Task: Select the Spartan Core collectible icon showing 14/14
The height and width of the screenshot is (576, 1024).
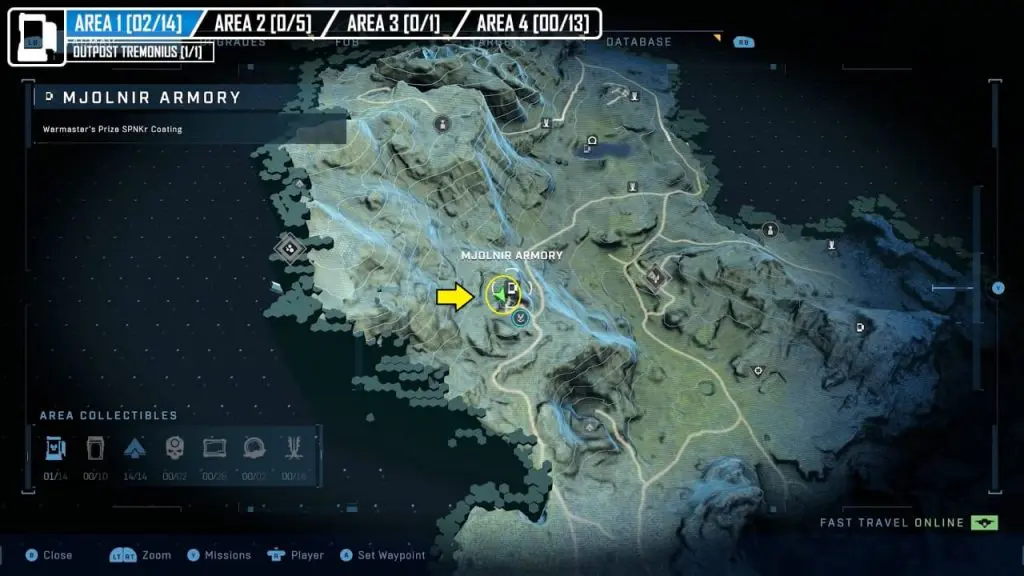Action: click(x=135, y=447)
